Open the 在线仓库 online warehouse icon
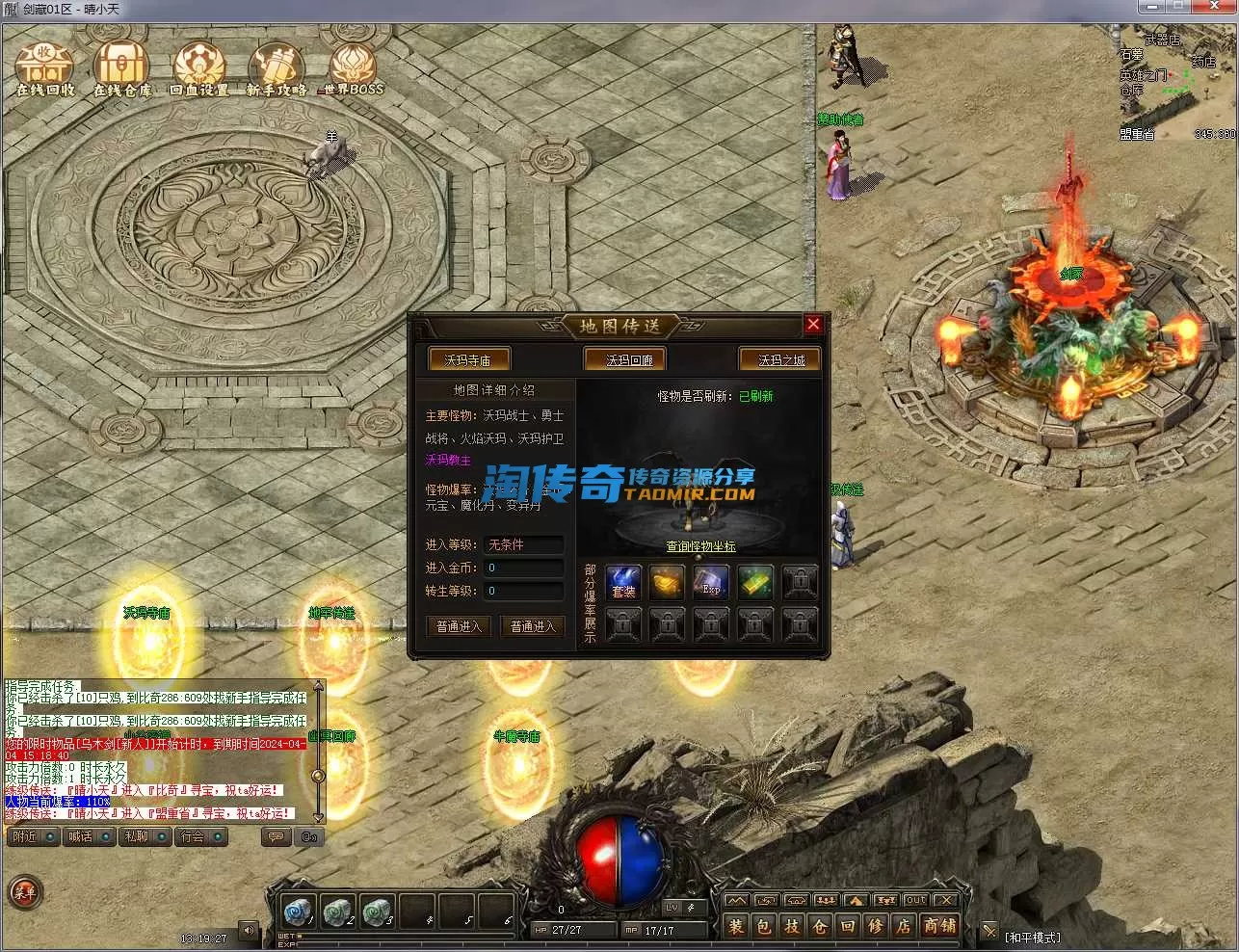The width and height of the screenshot is (1239, 952). coord(121,67)
